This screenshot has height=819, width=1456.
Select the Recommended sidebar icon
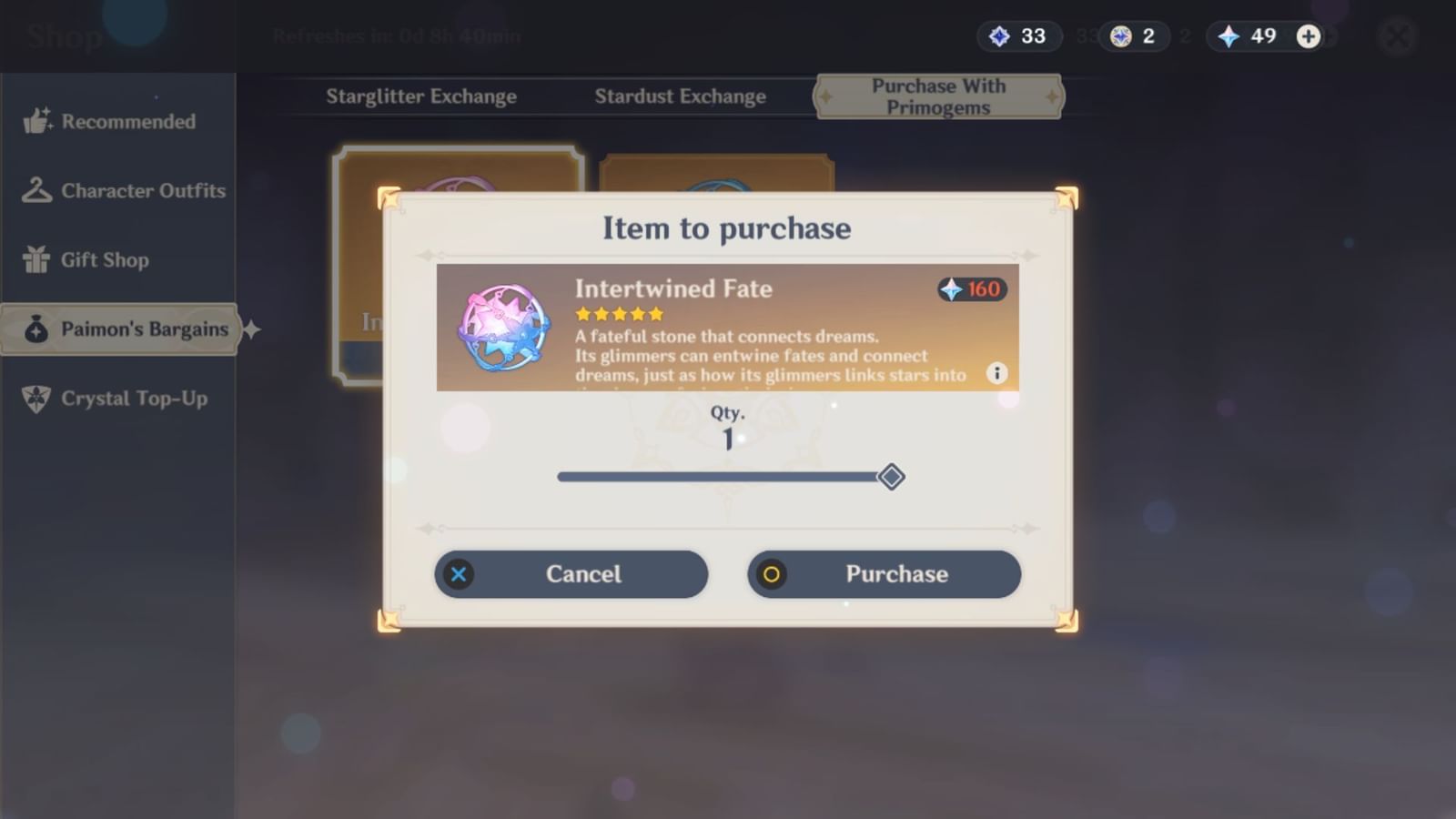click(x=38, y=121)
